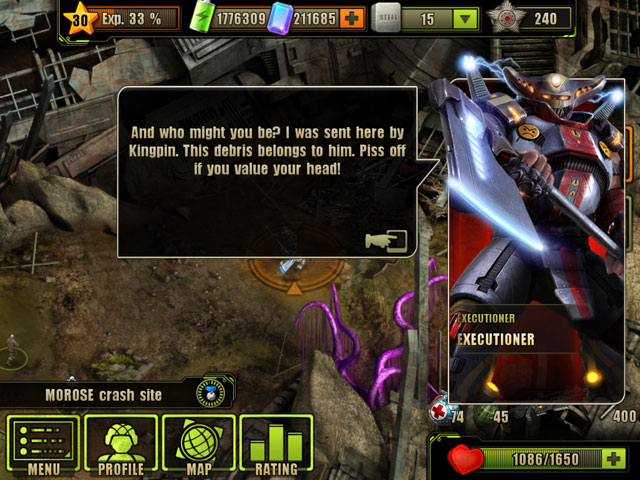Open the Profile screen
The image size is (640, 480).
[x=120, y=445]
